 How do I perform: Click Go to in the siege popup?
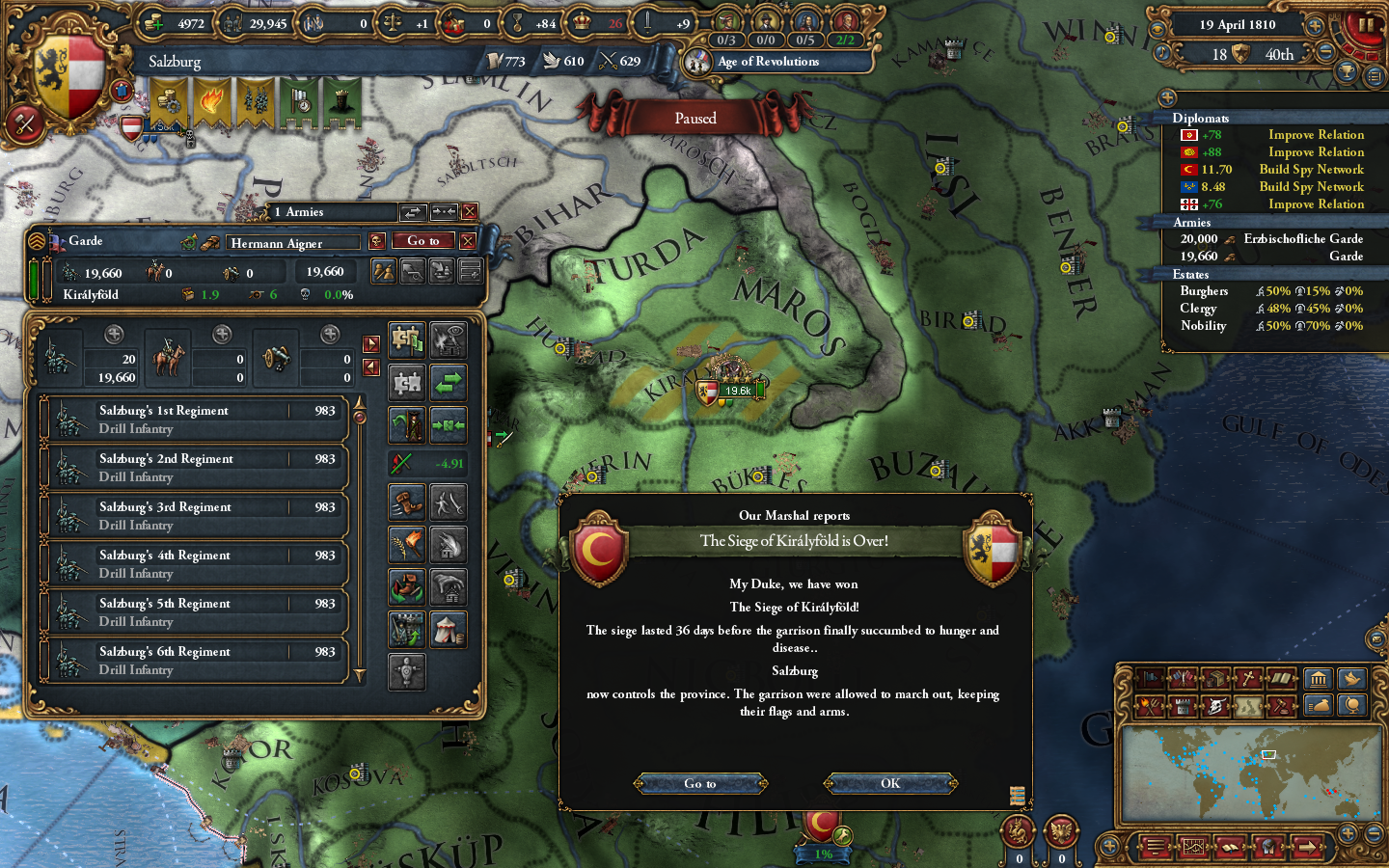coord(698,783)
